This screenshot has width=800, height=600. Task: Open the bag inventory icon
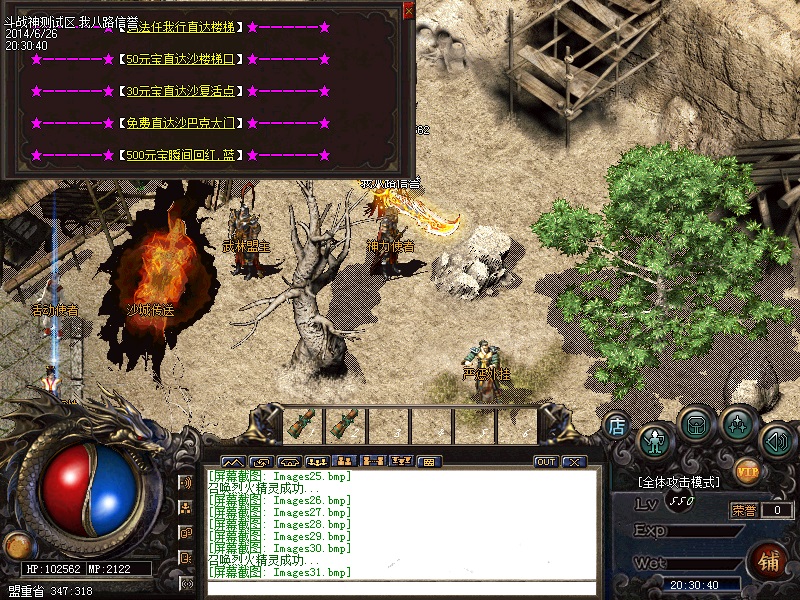[x=696, y=423]
